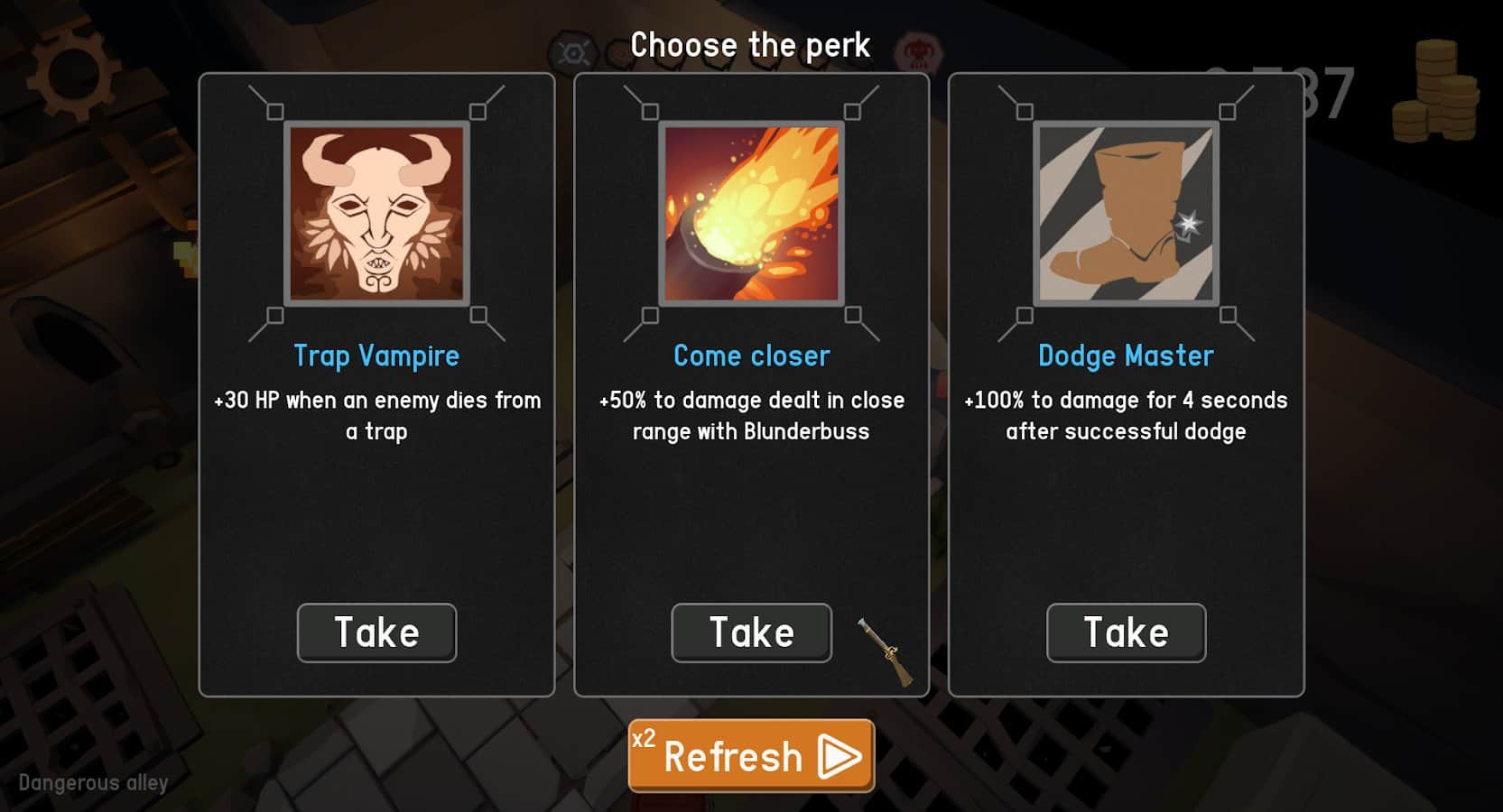Take the Dodge Master perk
1503x812 pixels.
coord(1126,632)
